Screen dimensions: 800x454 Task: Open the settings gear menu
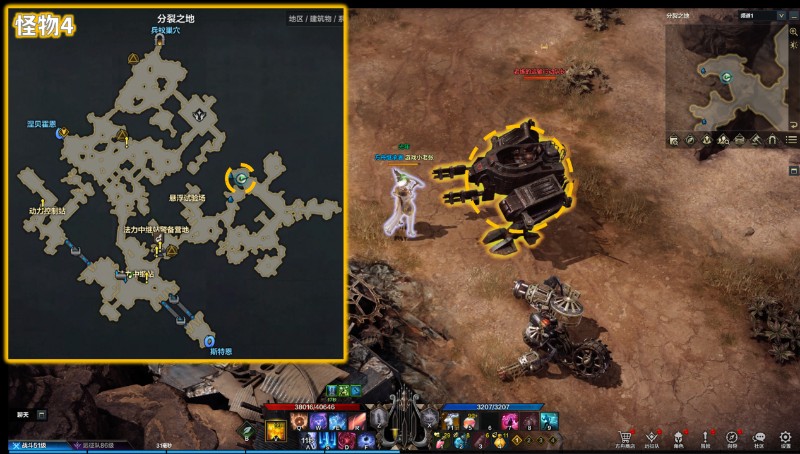click(785, 436)
